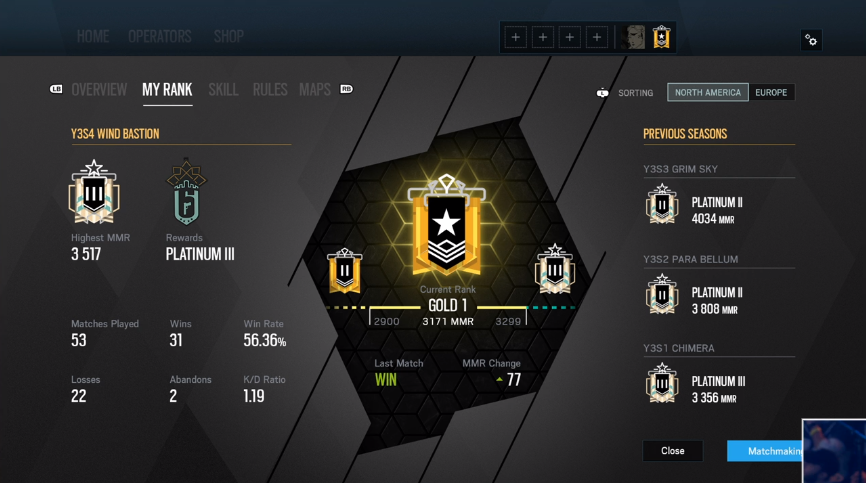The image size is (866, 483).
Task: Select the Y3S1 Chimera rank badge
Action: (x=661, y=384)
